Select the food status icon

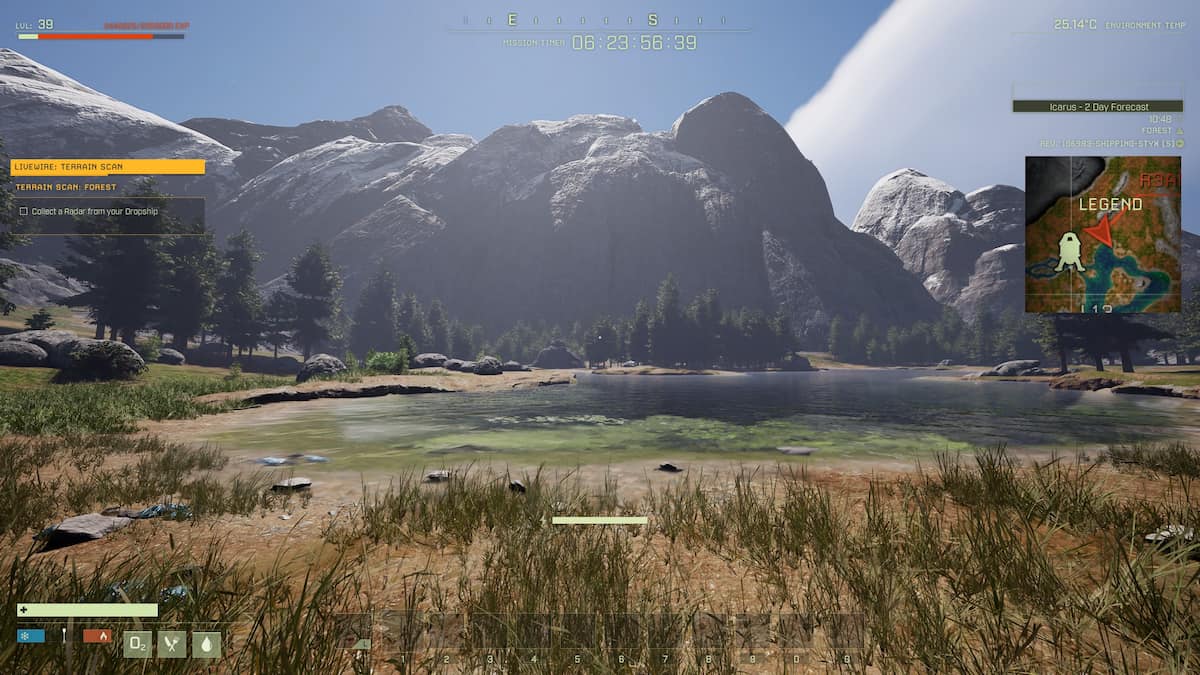171,644
